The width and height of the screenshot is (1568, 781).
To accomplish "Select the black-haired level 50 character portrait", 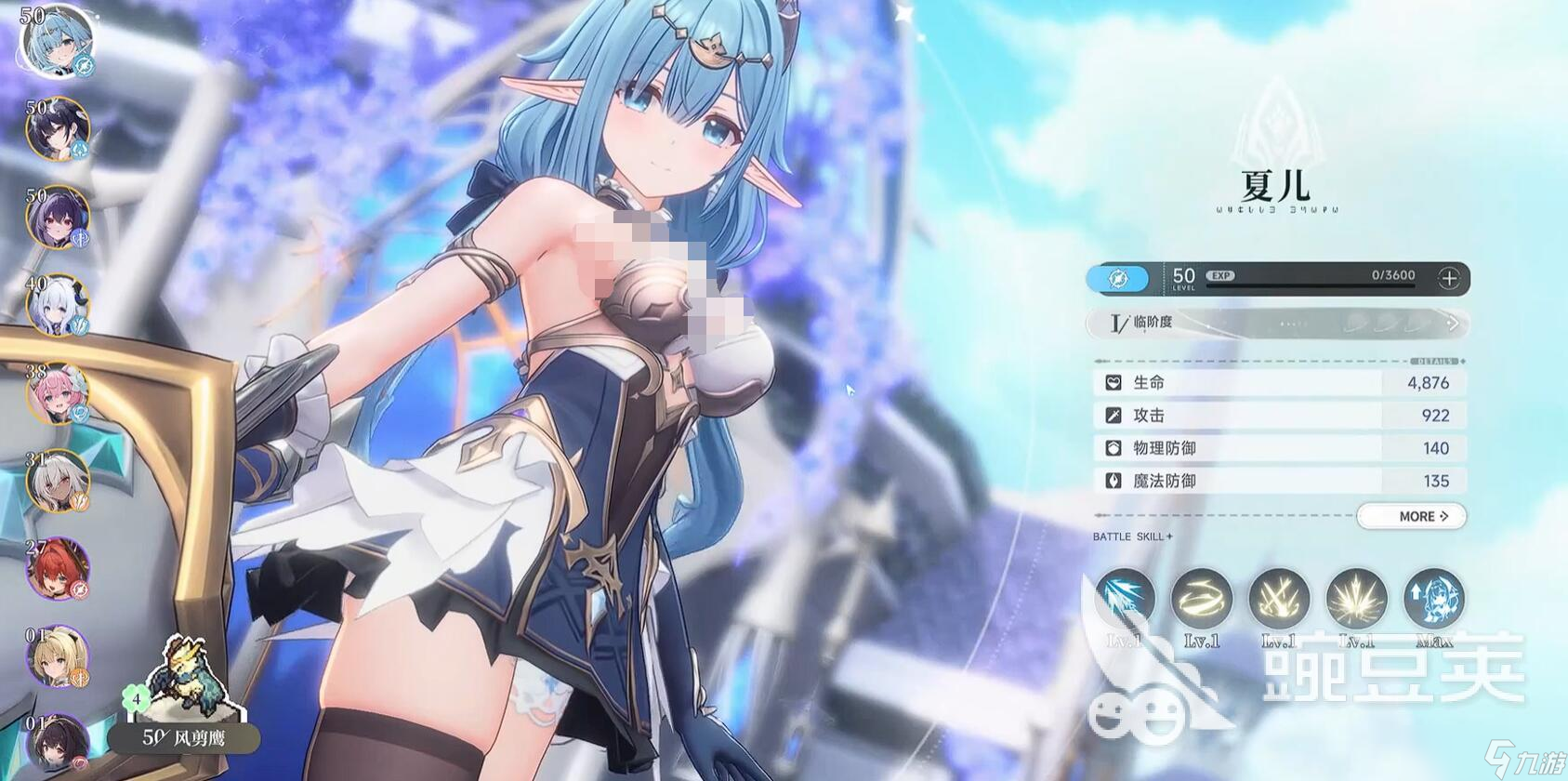I will (58, 128).
